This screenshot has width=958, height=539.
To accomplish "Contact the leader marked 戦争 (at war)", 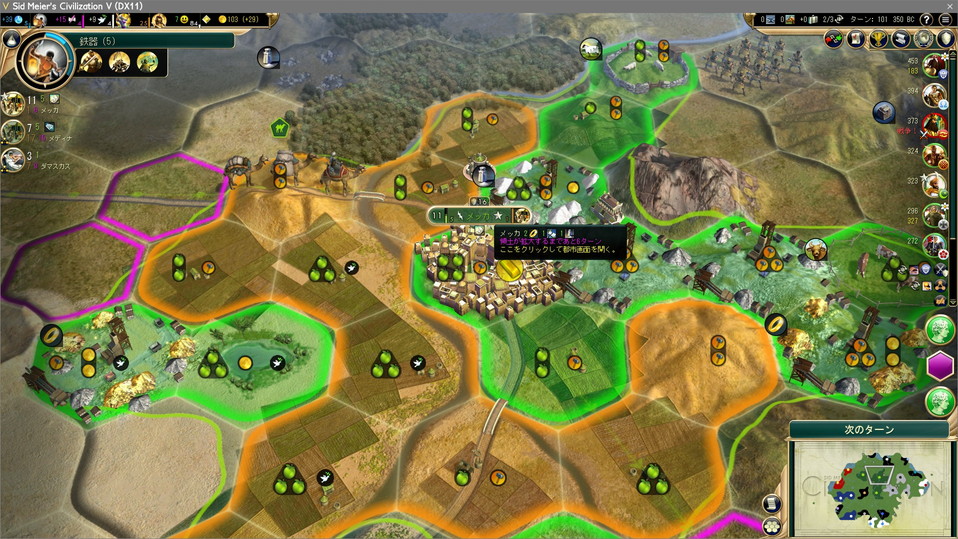I will pyautogui.click(x=935, y=126).
